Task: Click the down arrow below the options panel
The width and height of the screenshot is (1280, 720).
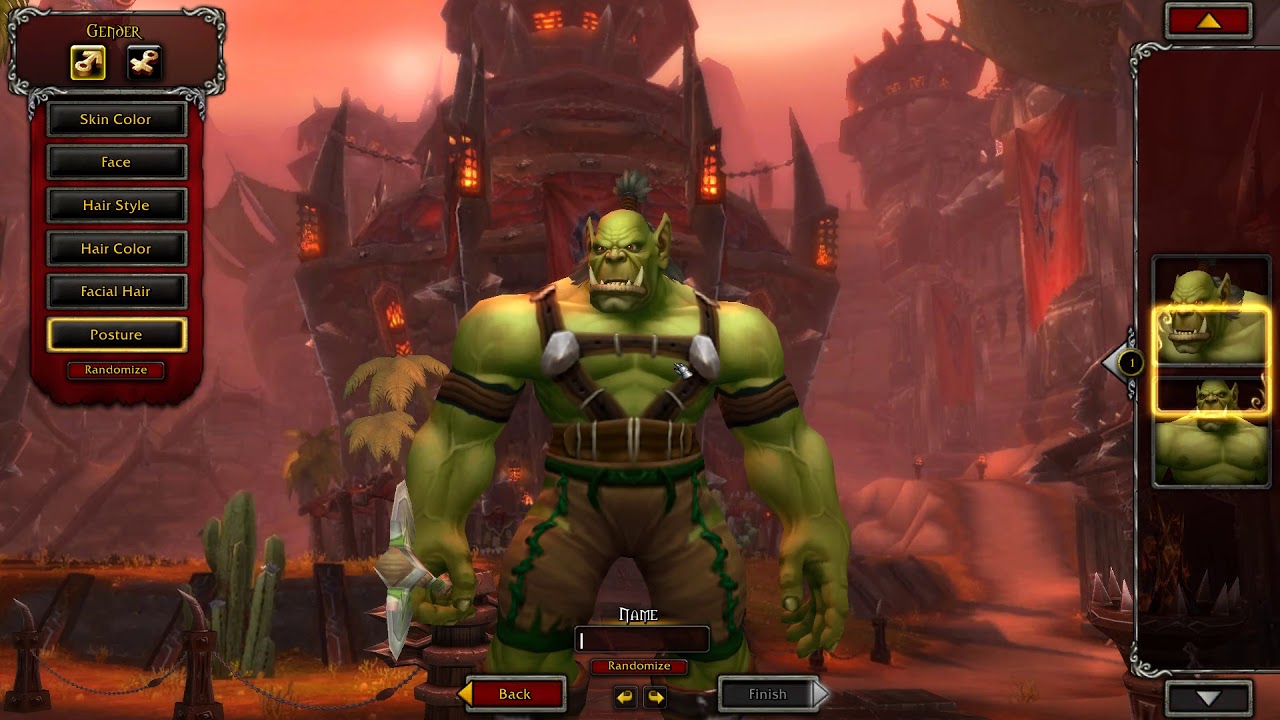Action: [1209, 698]
